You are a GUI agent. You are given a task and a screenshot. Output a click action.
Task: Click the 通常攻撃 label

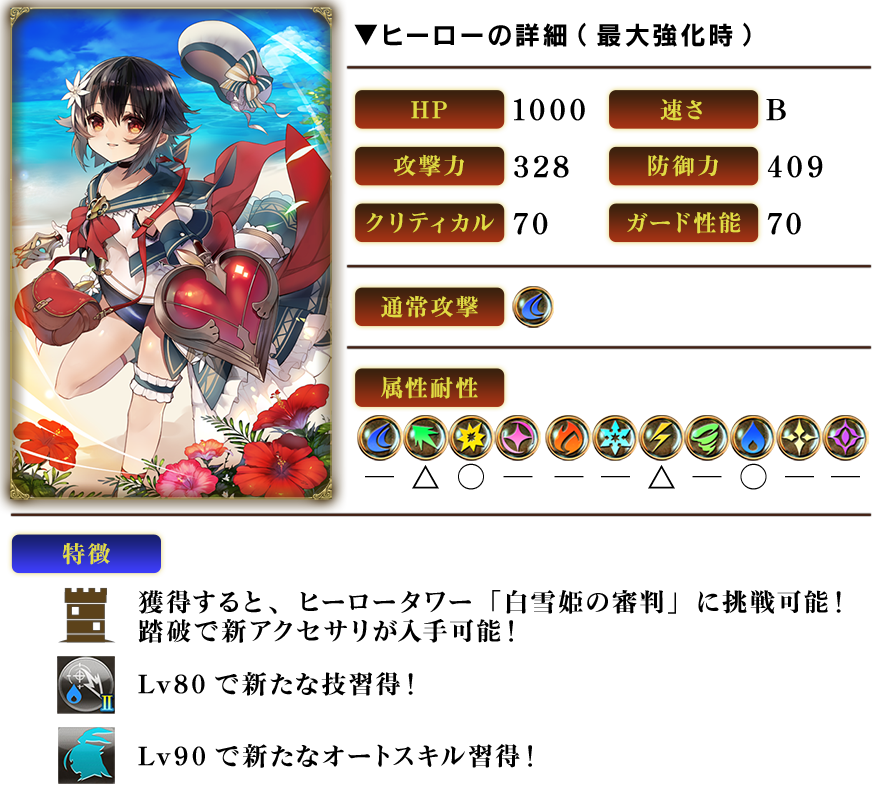tap(429, 308)
